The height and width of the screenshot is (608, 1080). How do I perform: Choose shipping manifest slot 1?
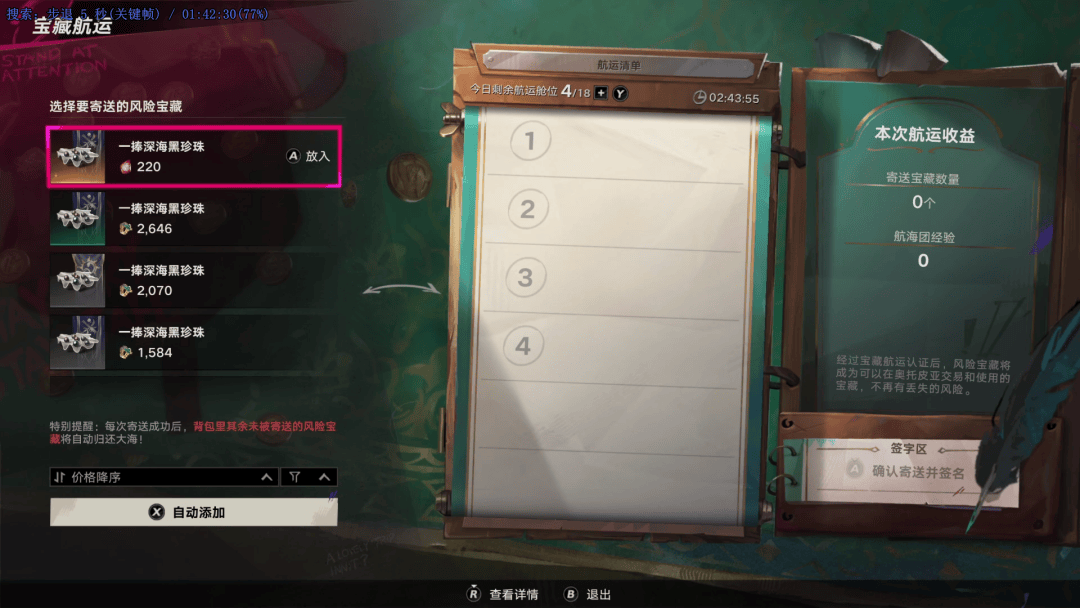pos(613,142)
